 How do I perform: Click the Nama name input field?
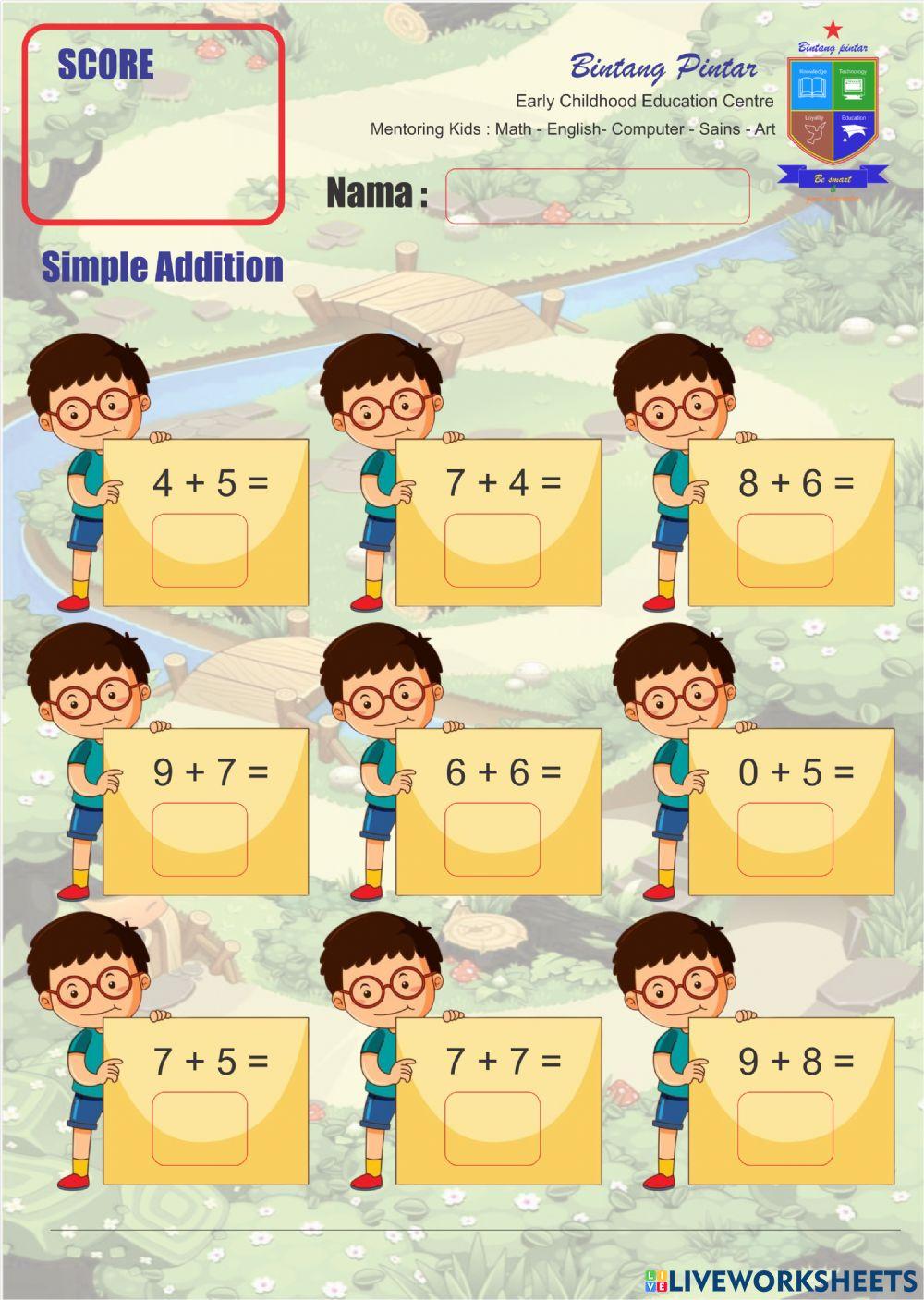(x=597, y=196)
